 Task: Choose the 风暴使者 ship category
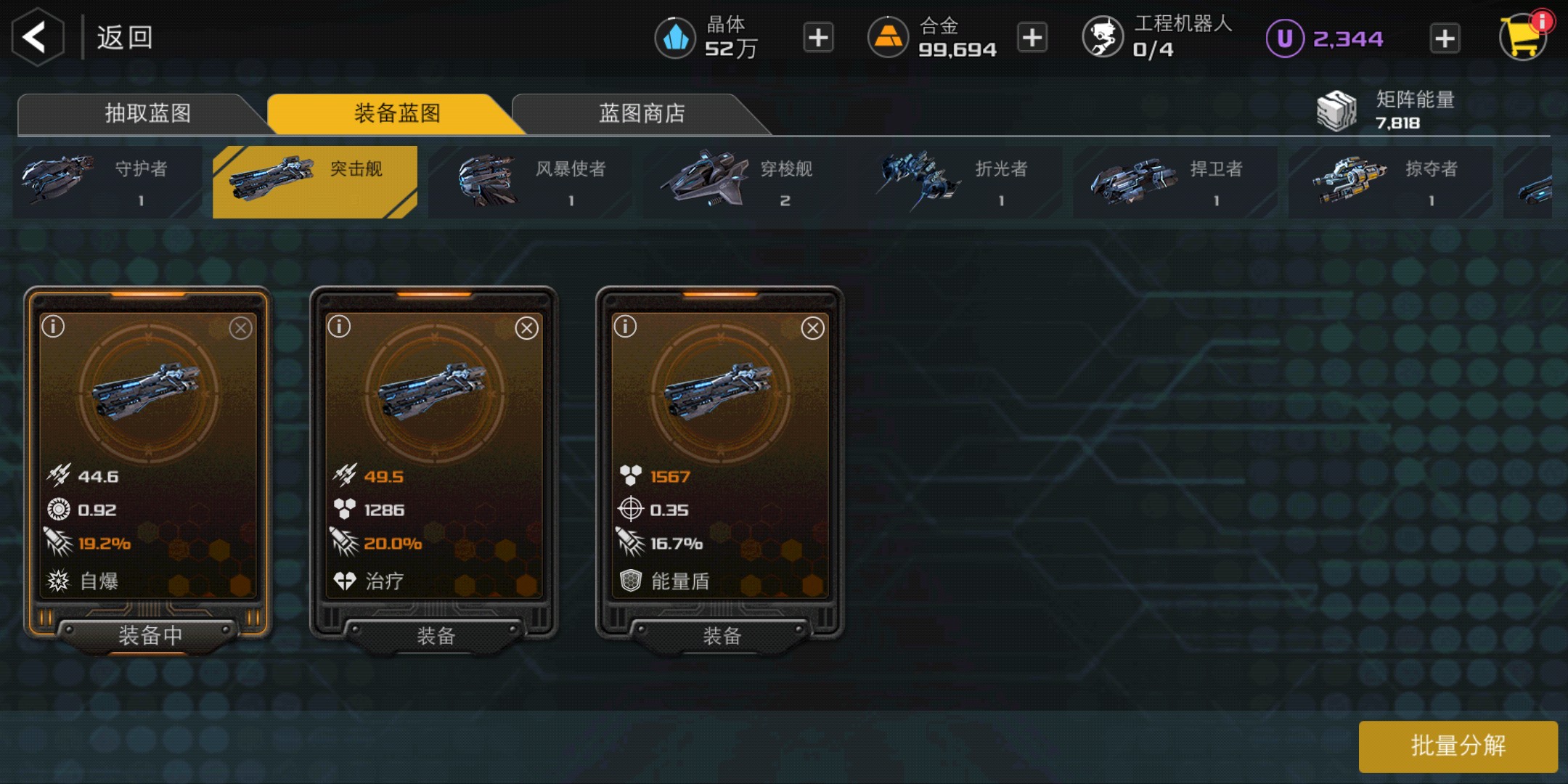point(530,181)
